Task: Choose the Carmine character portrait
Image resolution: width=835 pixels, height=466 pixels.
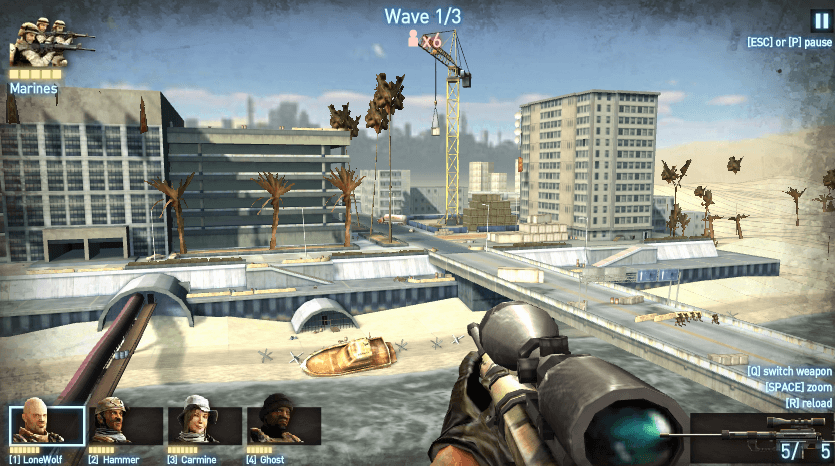Action: (x=205, y=424)
